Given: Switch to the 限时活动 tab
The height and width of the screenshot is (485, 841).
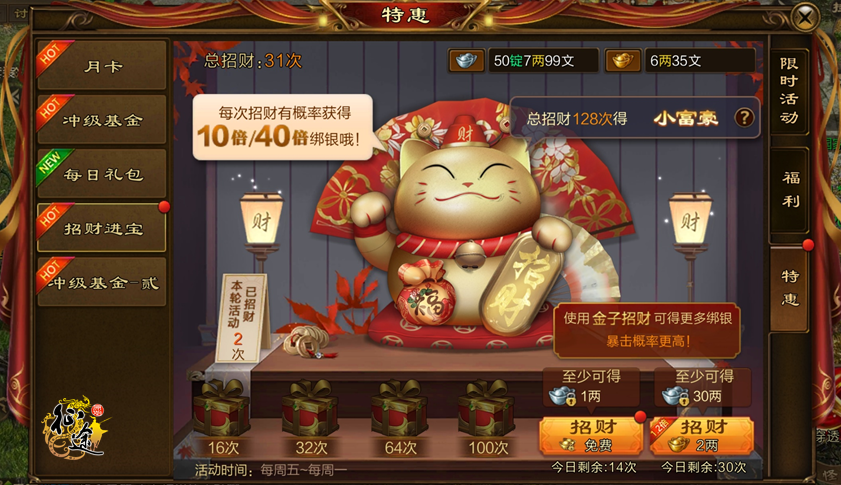Looking at the screenshot, I should coord(789,90).
